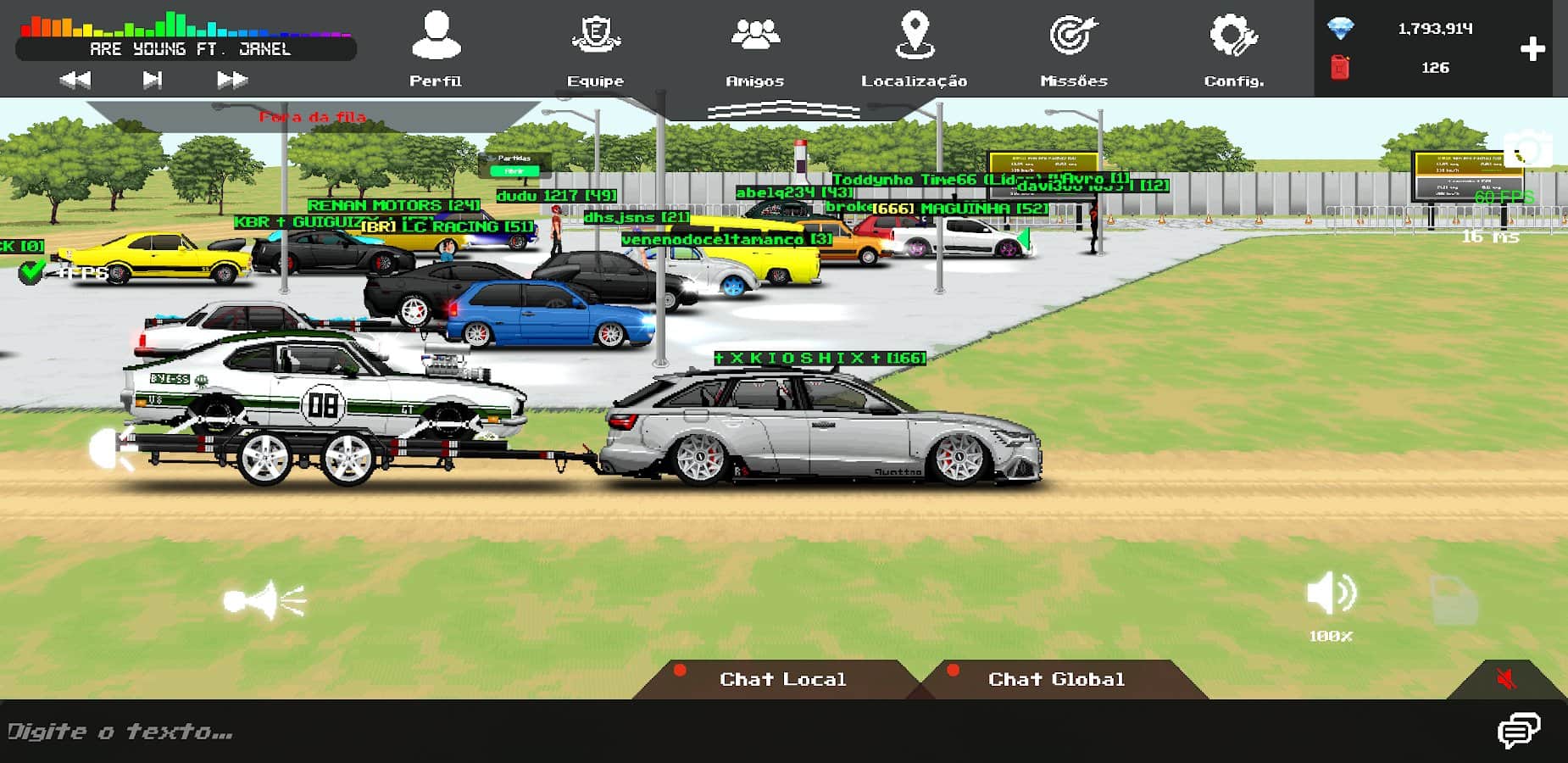Open Config. settings gear
Image resolution: width=1568 pixels, height=763 pixels.
coord(1233,47)
